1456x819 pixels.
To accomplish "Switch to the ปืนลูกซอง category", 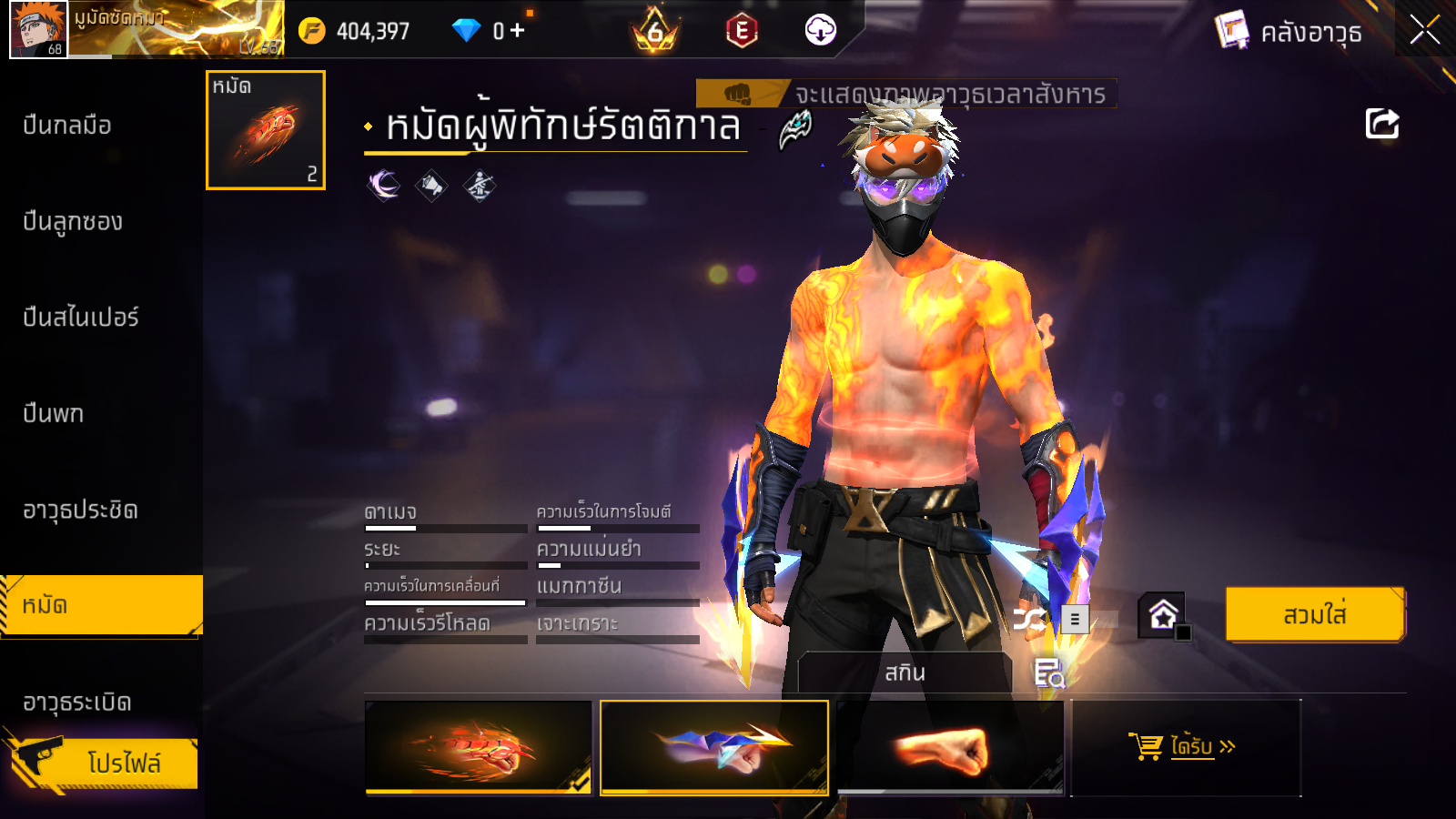I will [x=73, y=222].
